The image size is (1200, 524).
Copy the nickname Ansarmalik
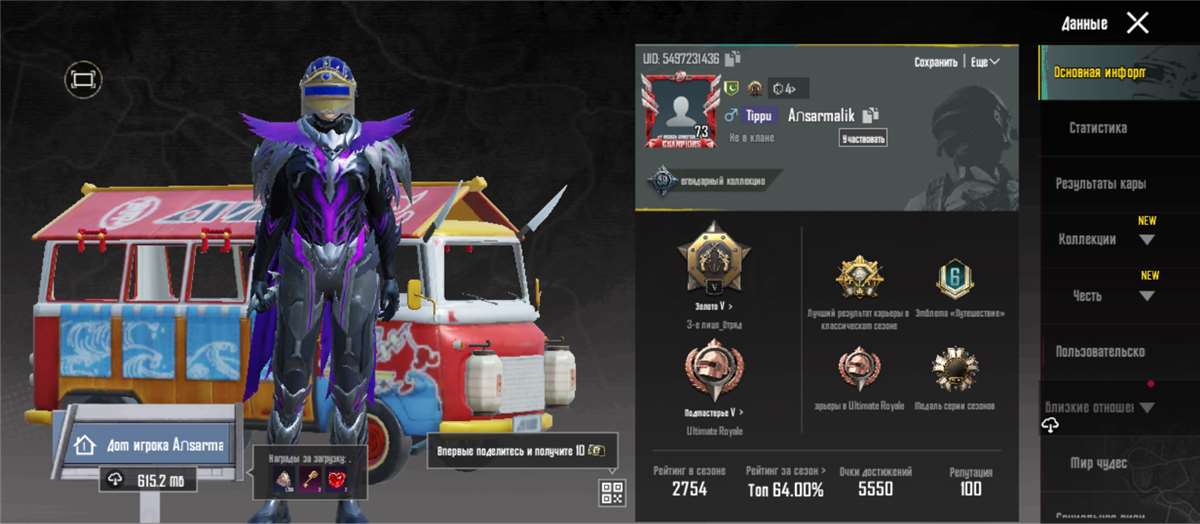[871, 115]
